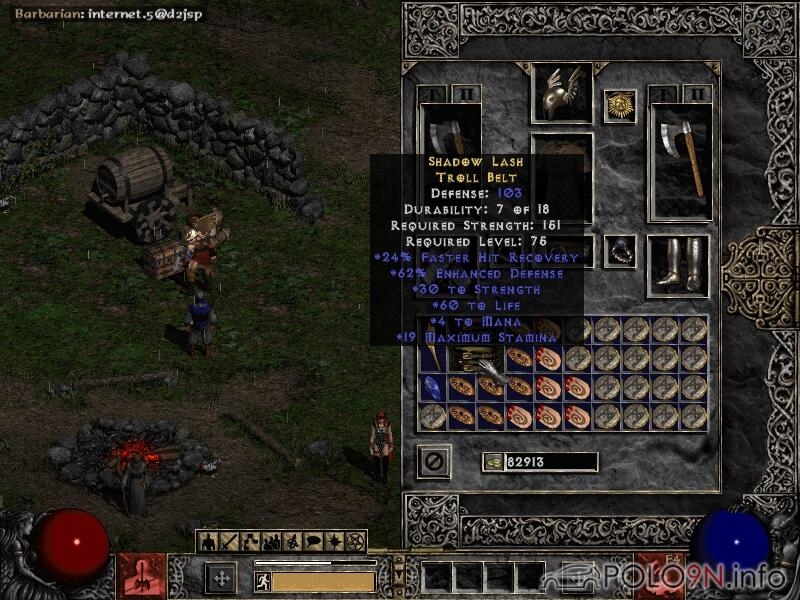Switch to weapon set II above the right axe
Viewport: 800px width, 600px height.
(x=698, y=94)
